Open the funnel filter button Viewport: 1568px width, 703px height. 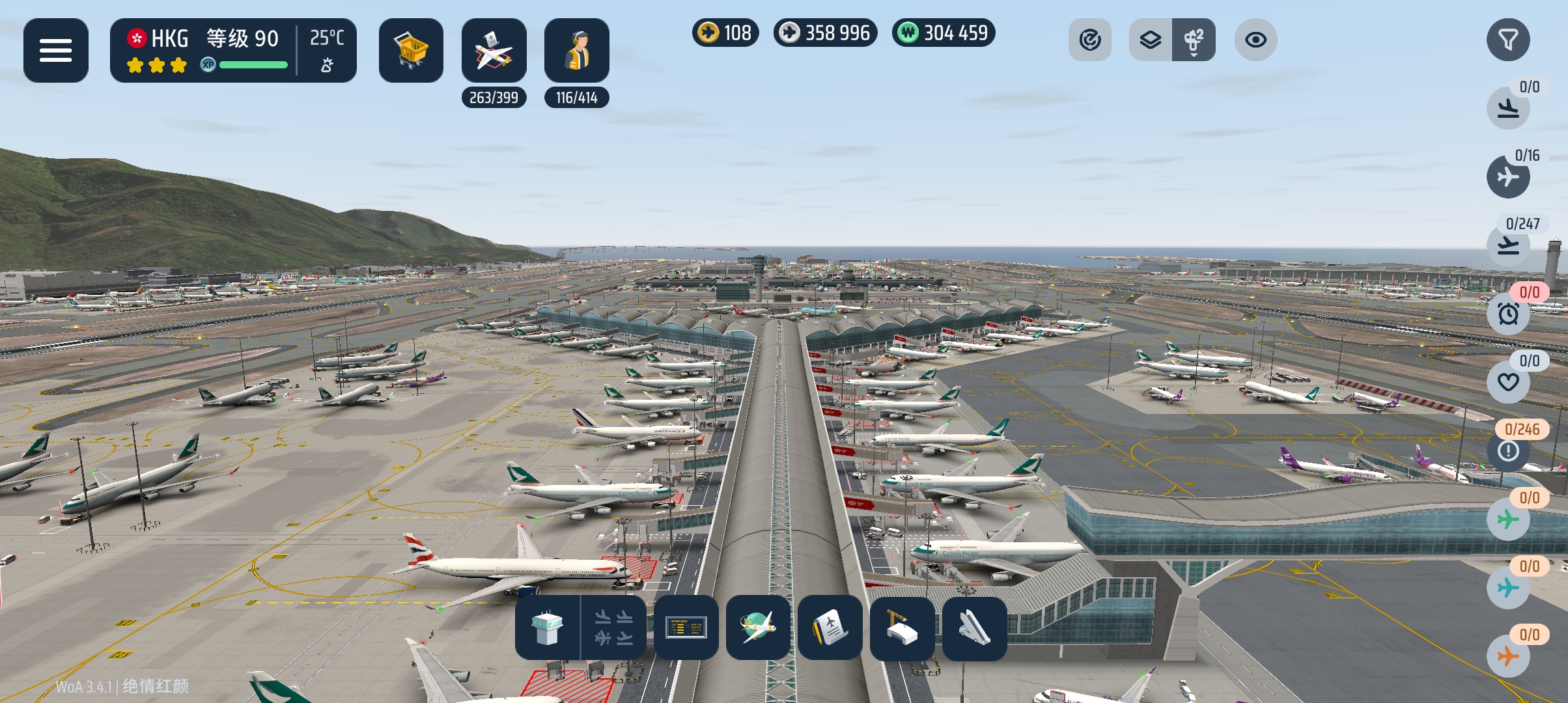[x=1508, y=40]
